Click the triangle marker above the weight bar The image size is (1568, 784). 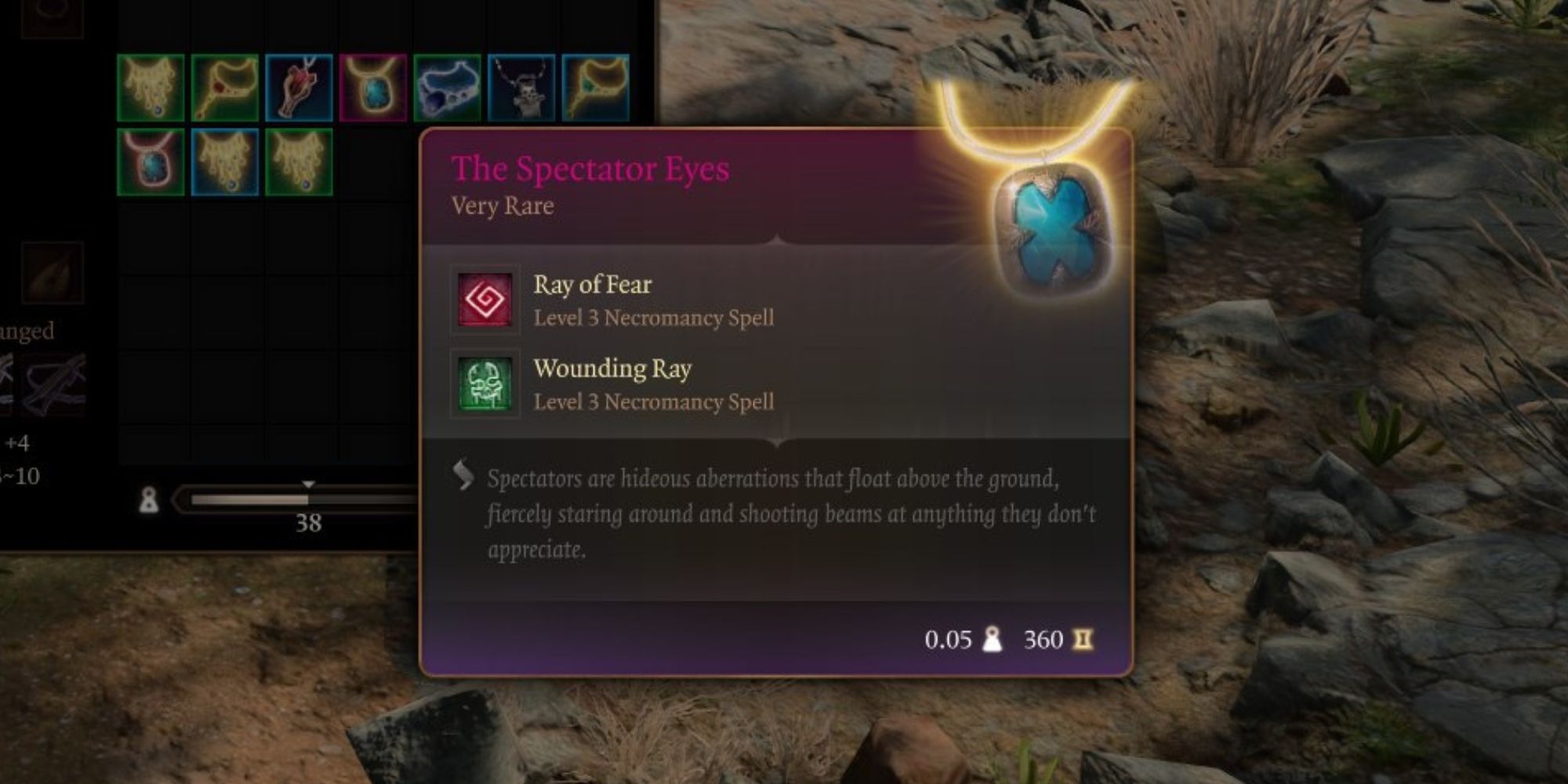click(308, 485)
